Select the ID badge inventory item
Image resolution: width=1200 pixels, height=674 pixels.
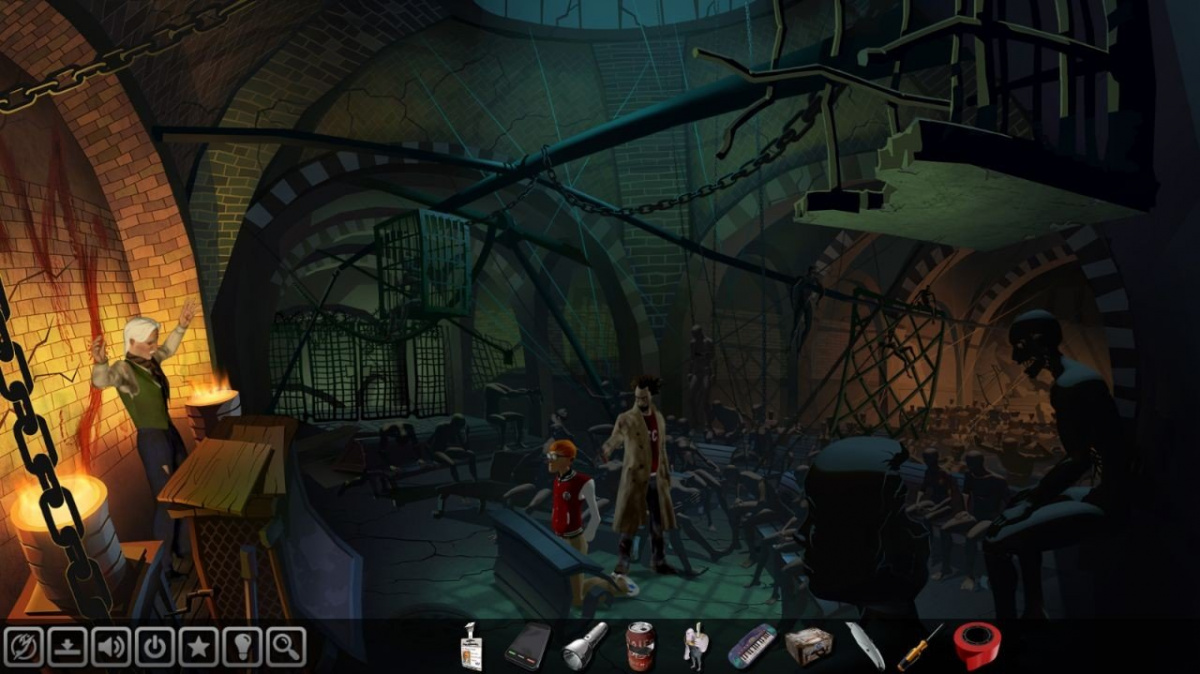[470, 646]
